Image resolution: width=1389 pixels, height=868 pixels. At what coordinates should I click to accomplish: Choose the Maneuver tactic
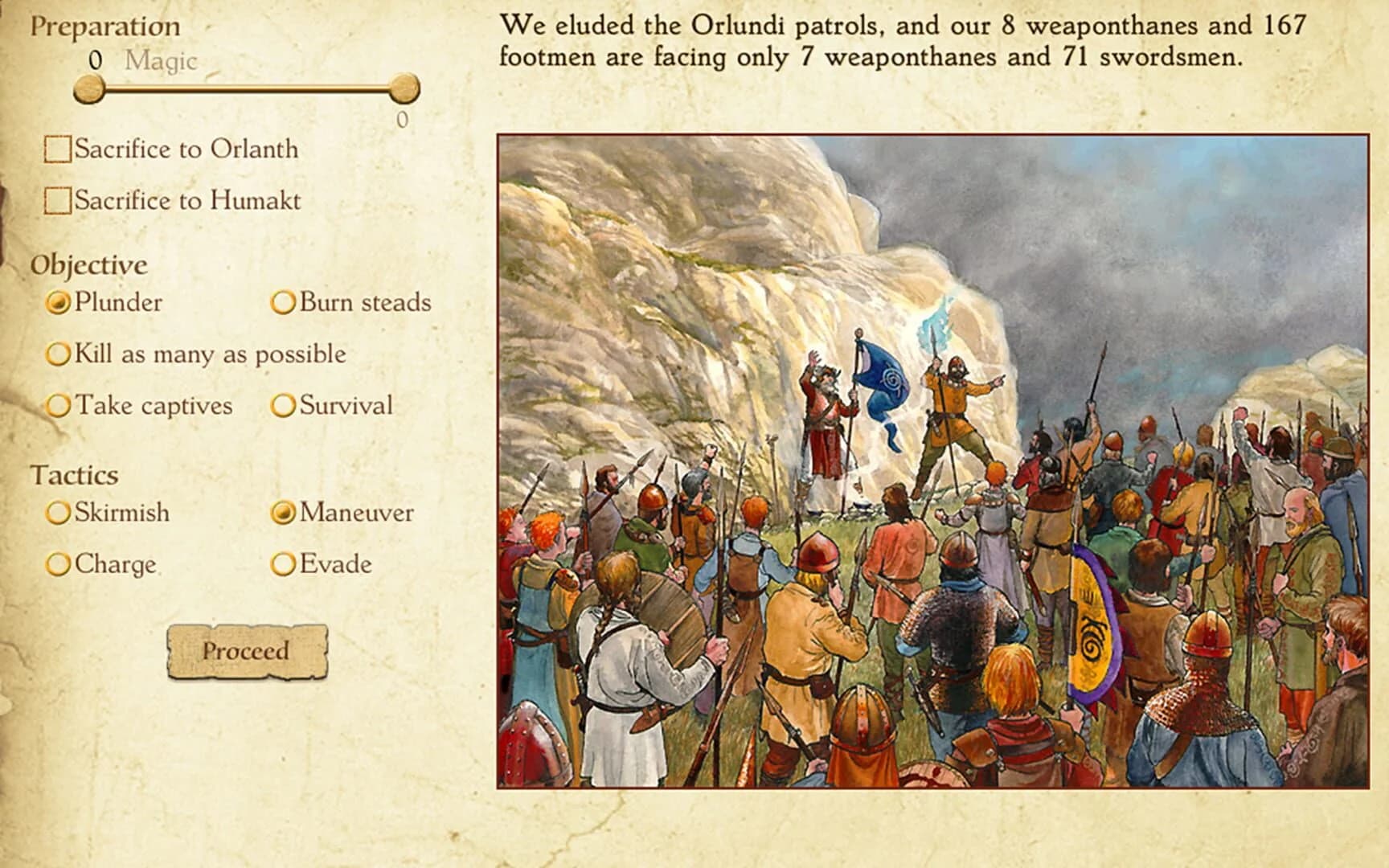click(283, 512)
